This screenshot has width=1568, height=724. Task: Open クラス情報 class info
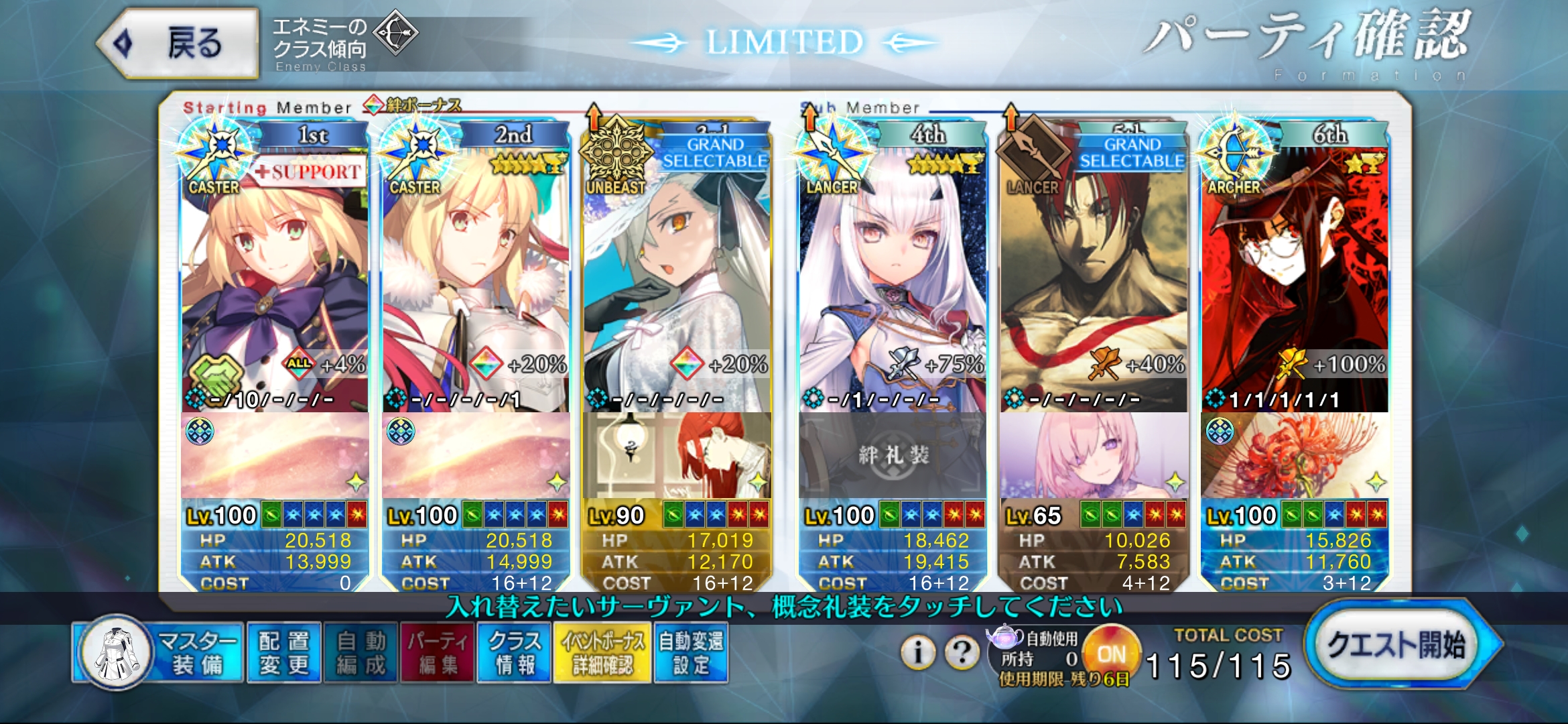coord(514,653)
